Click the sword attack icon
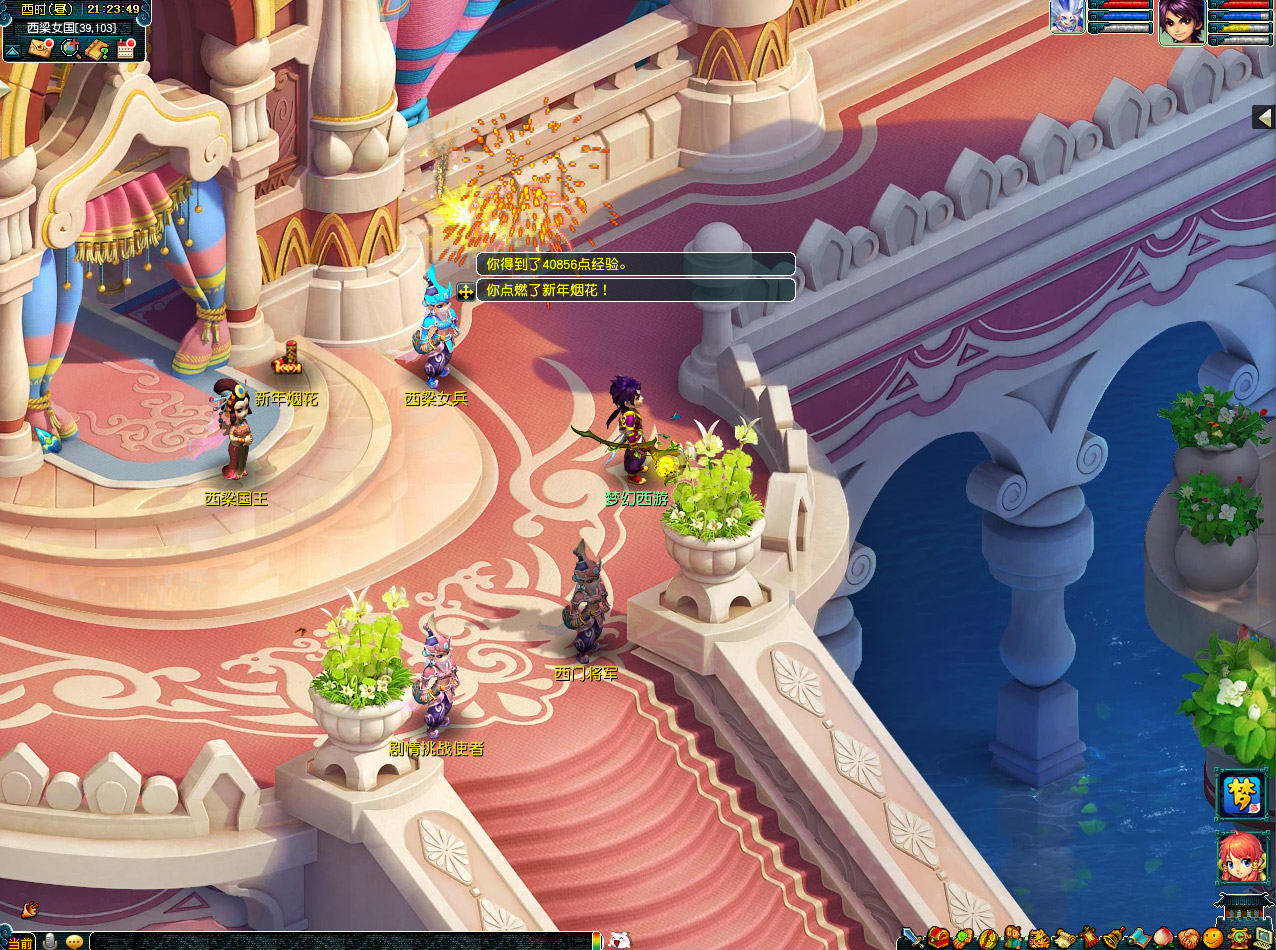This screenshot has width=1276, height=950. click(x=912, y=938)
